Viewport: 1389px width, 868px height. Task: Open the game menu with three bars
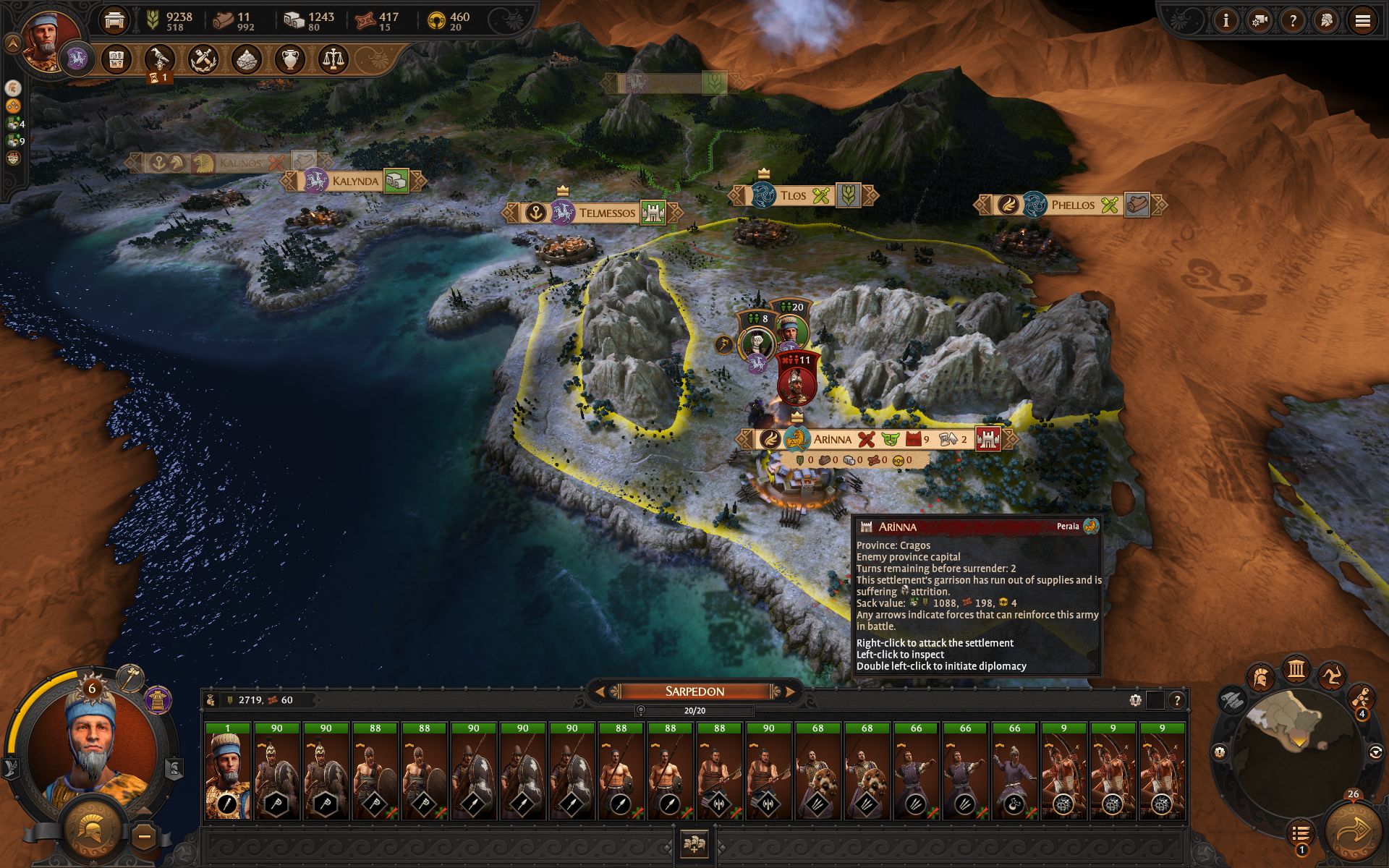tap(1362, 21)
